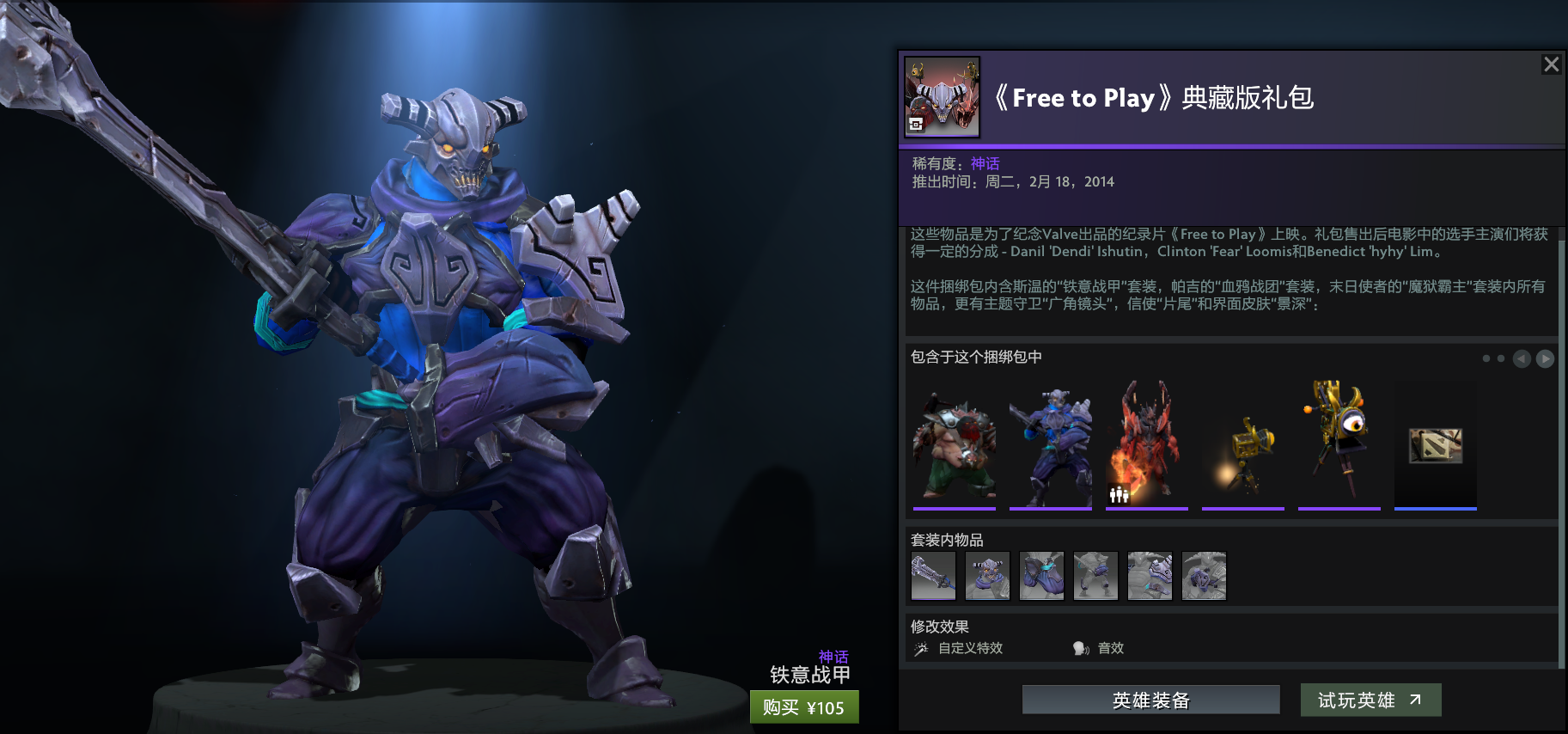
Task: Select the first carousel page dot
Action: coord(1486,358)
